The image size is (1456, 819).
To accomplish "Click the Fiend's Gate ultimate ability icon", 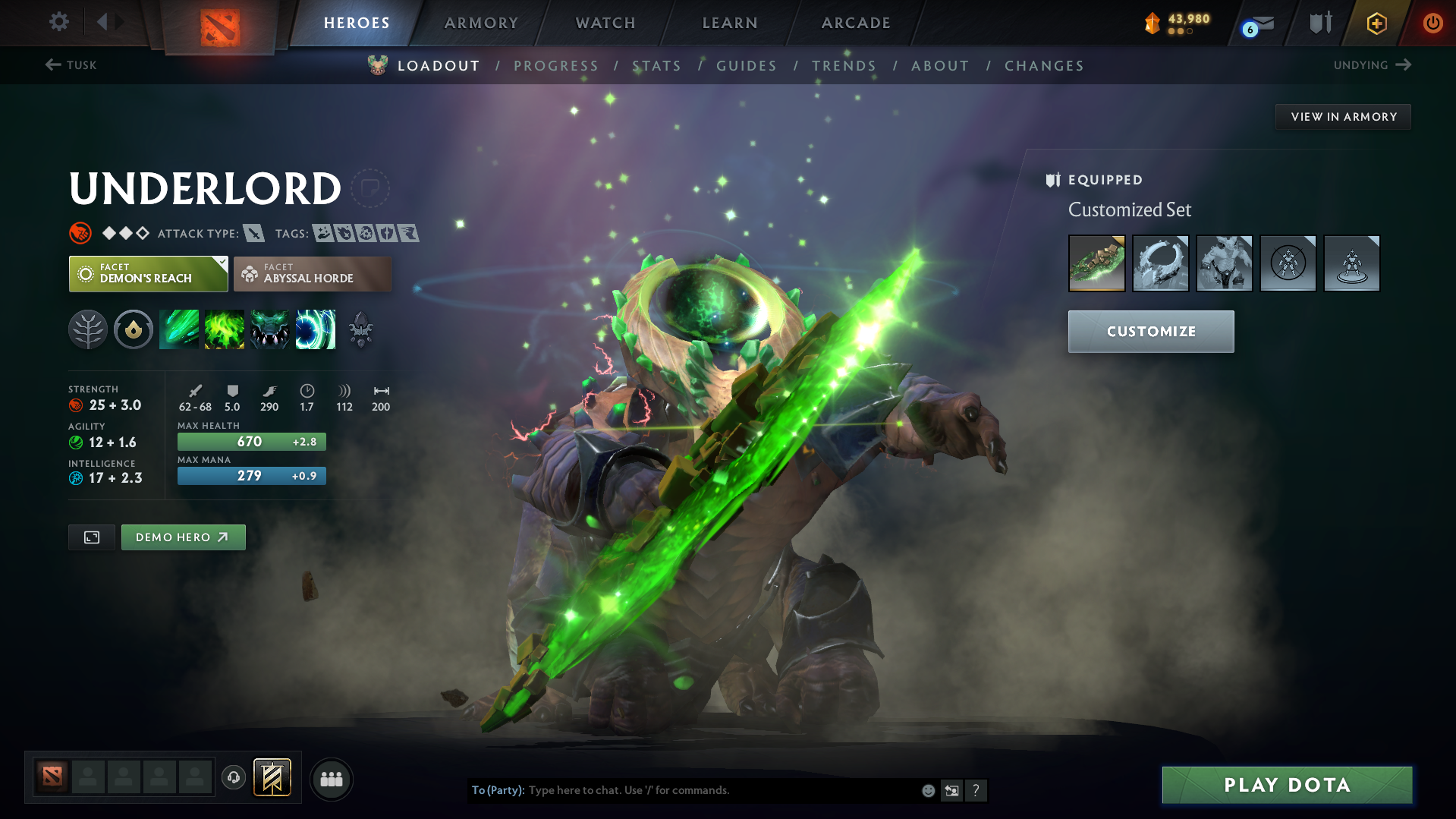I will (316, 329).
